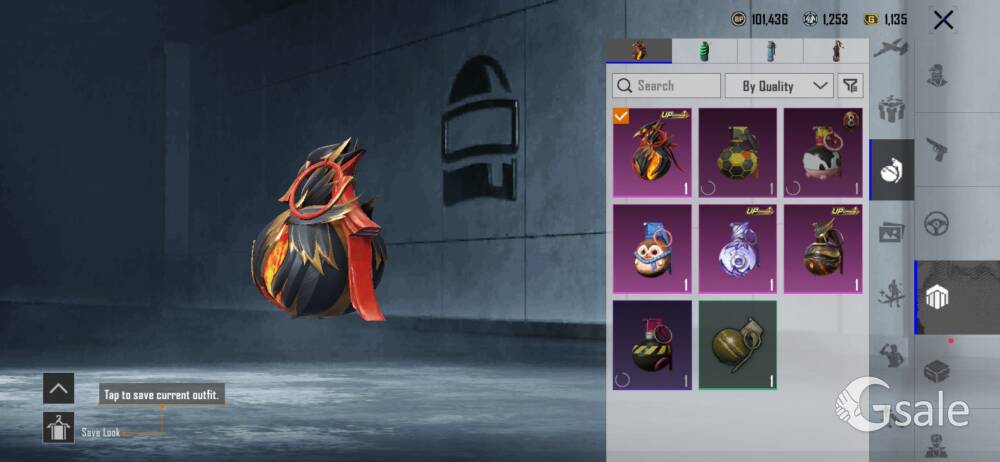Click the Search field
The image size is (1000, 462).
tap(666, 86)
